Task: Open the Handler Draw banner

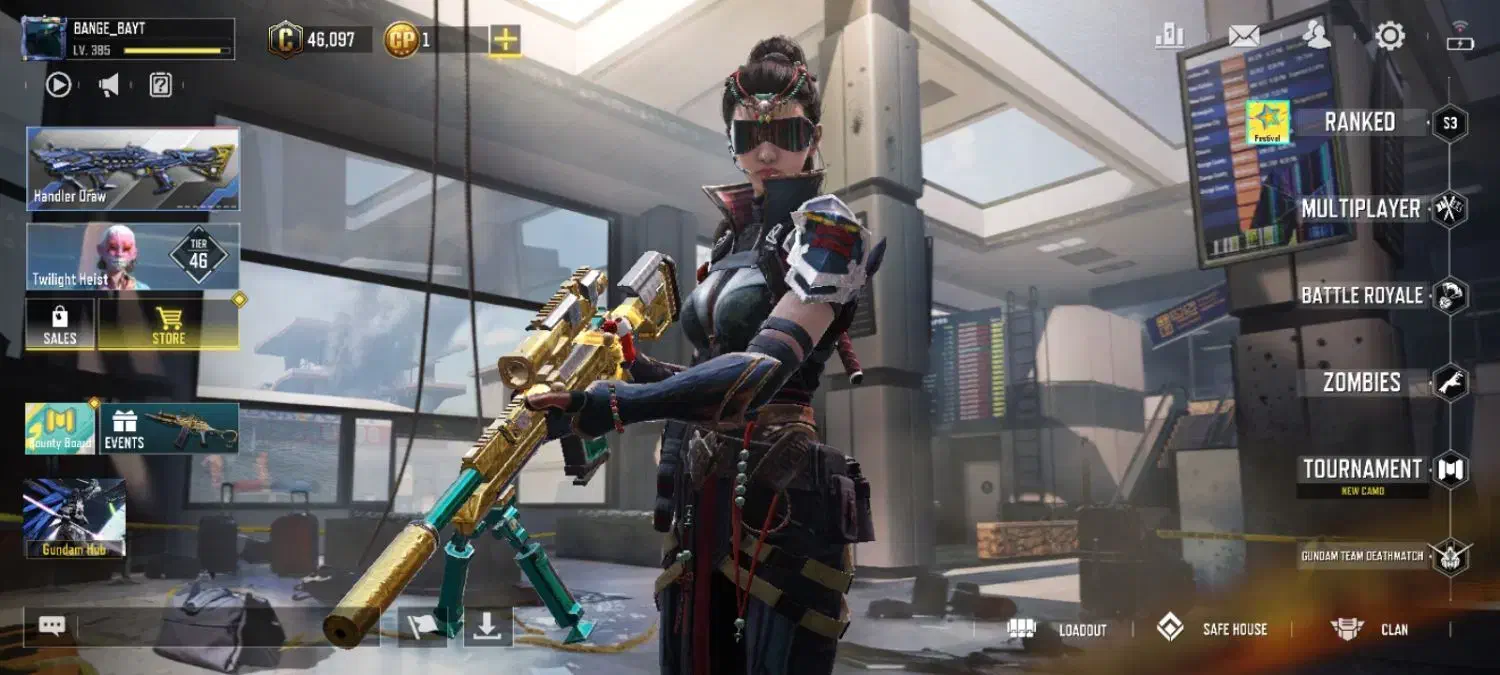Action: pos(133,168)
